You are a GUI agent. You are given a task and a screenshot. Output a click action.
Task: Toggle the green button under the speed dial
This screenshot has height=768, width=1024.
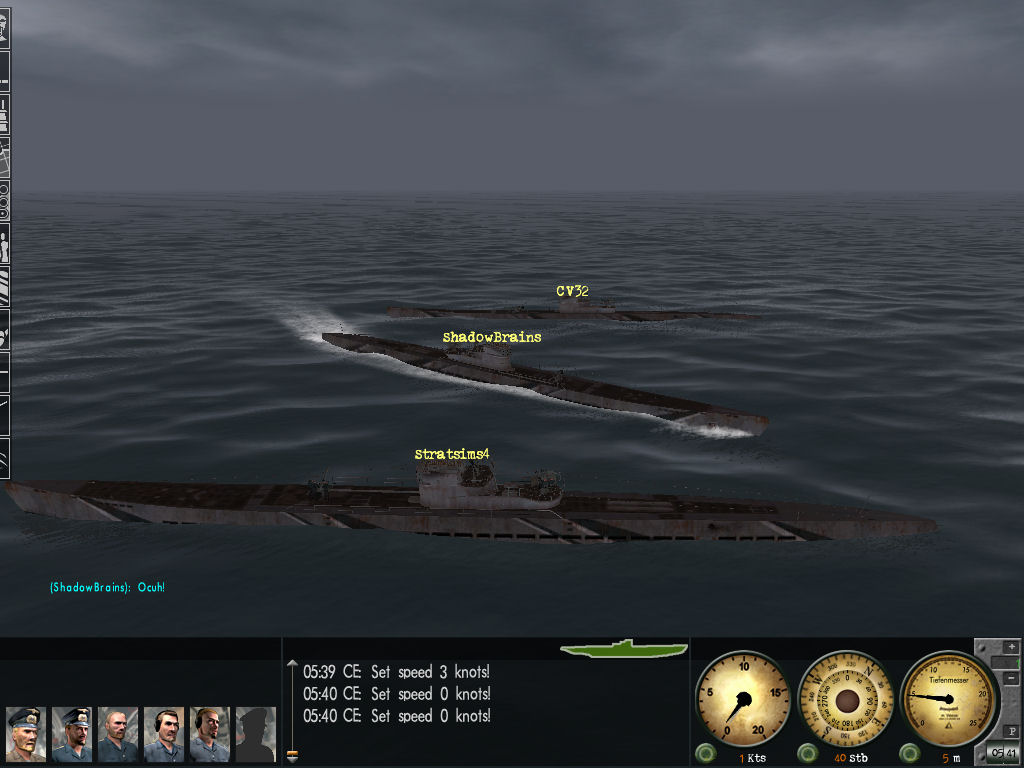pyautogui.click(x=707, y=752)
